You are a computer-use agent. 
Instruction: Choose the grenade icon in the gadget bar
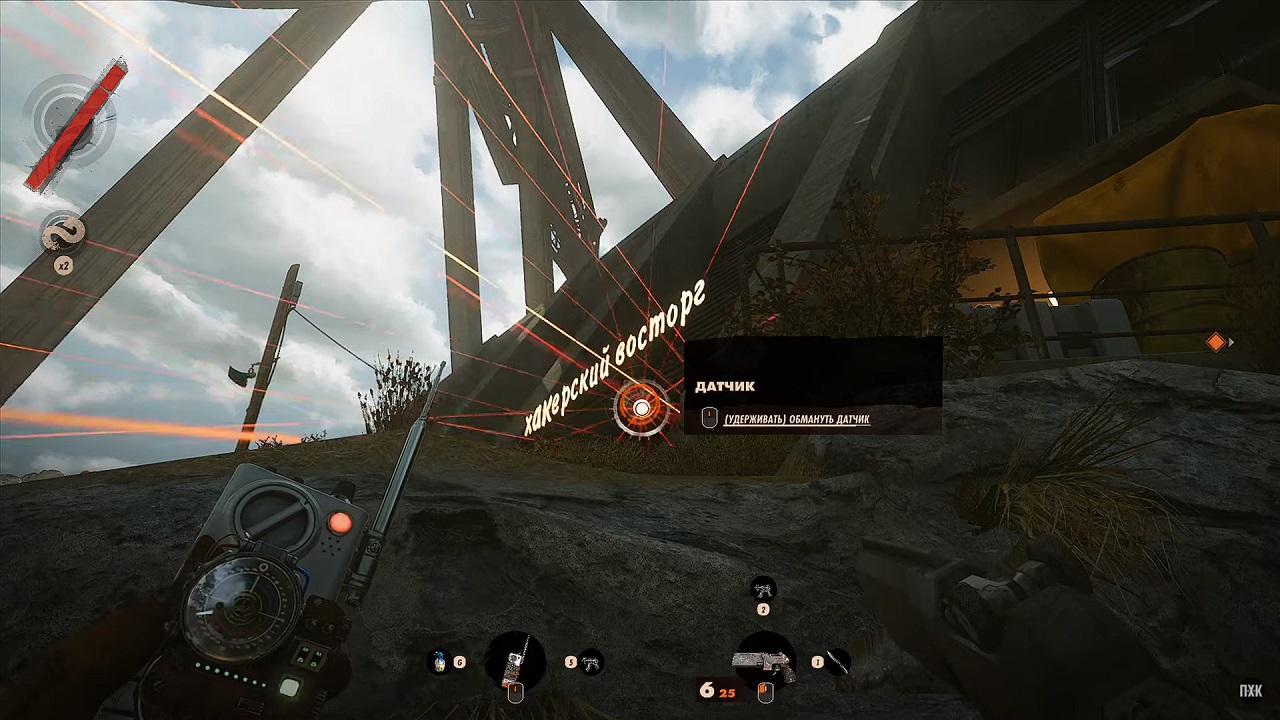(x=438, y=661)
